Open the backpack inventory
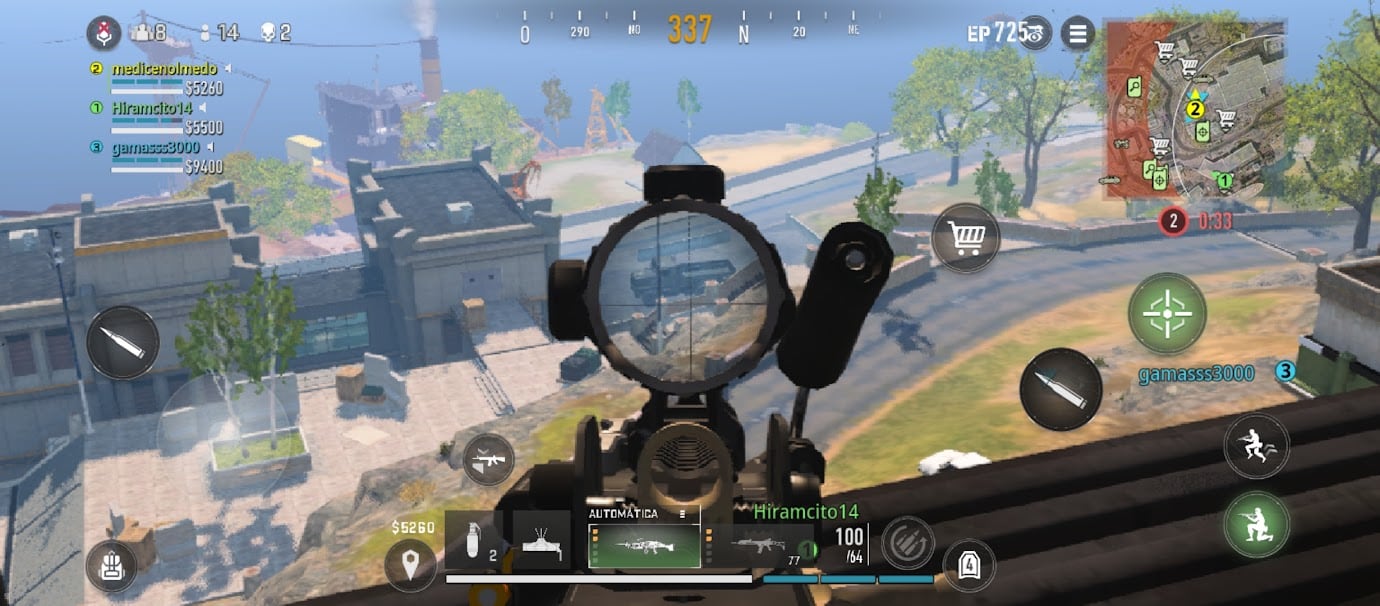Screen dimensions: 1380x606 tap(111, 566)
